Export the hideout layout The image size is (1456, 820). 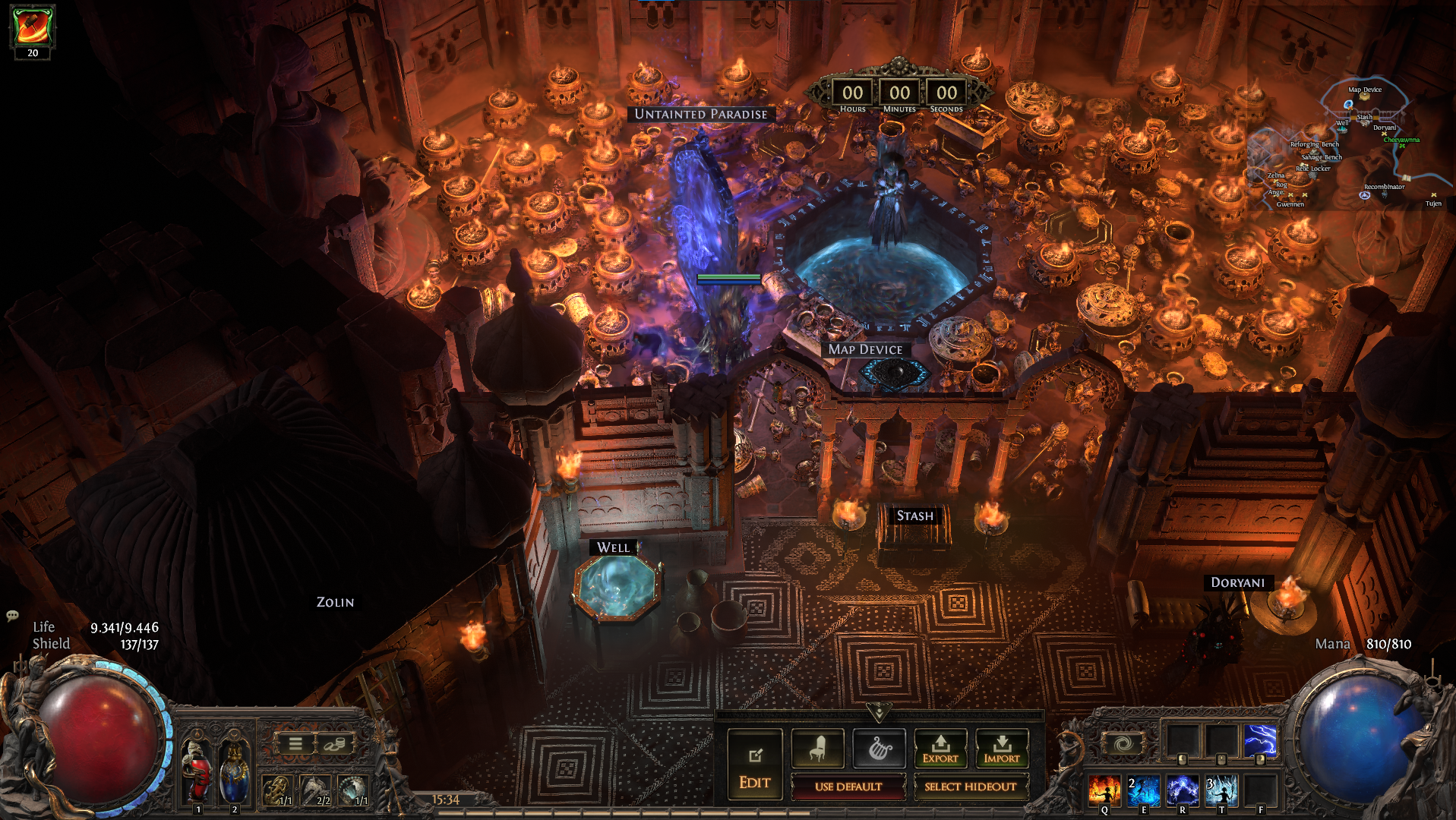pos(940,749)
